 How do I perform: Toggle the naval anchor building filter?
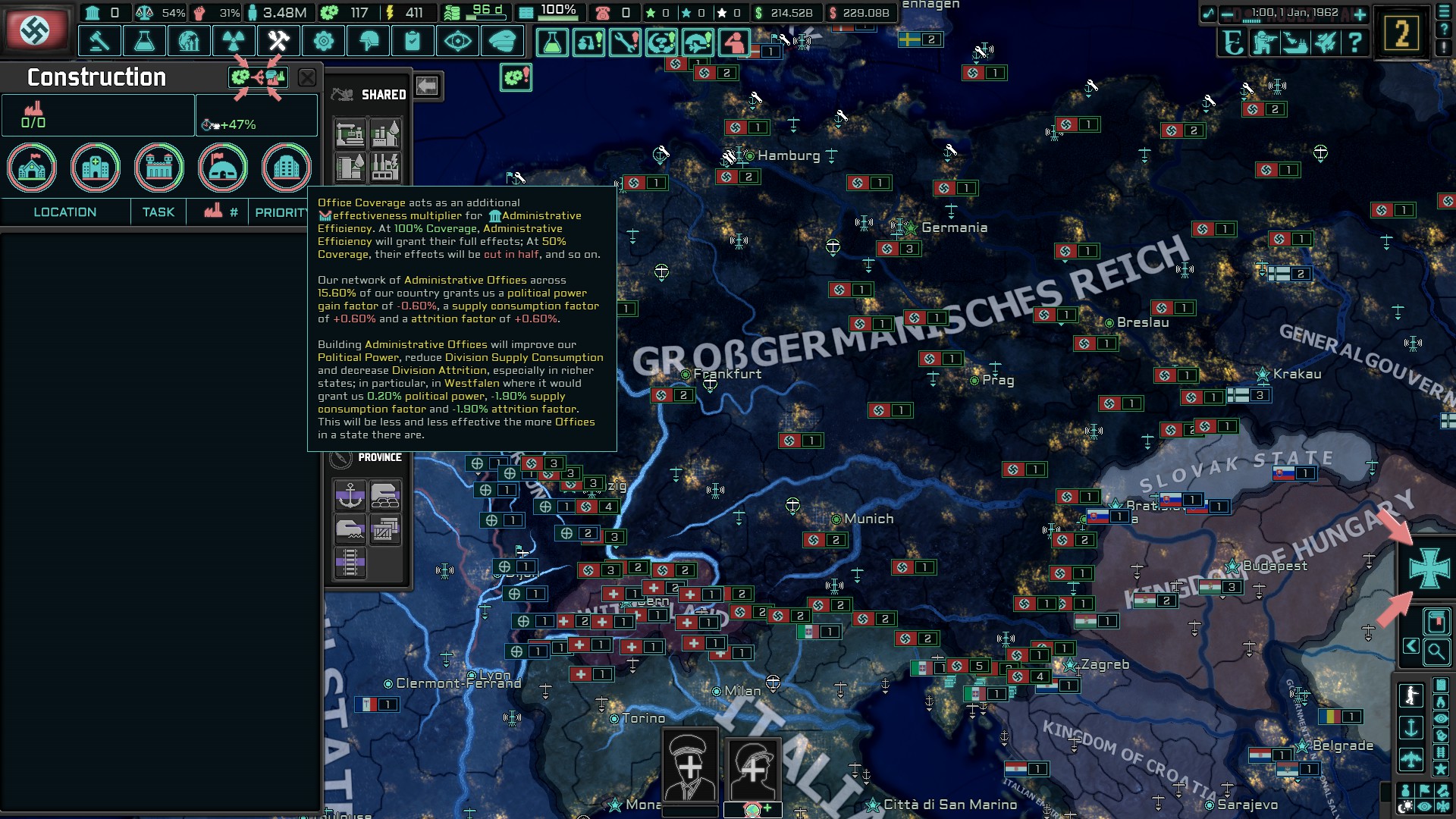(x=350, y=494)
